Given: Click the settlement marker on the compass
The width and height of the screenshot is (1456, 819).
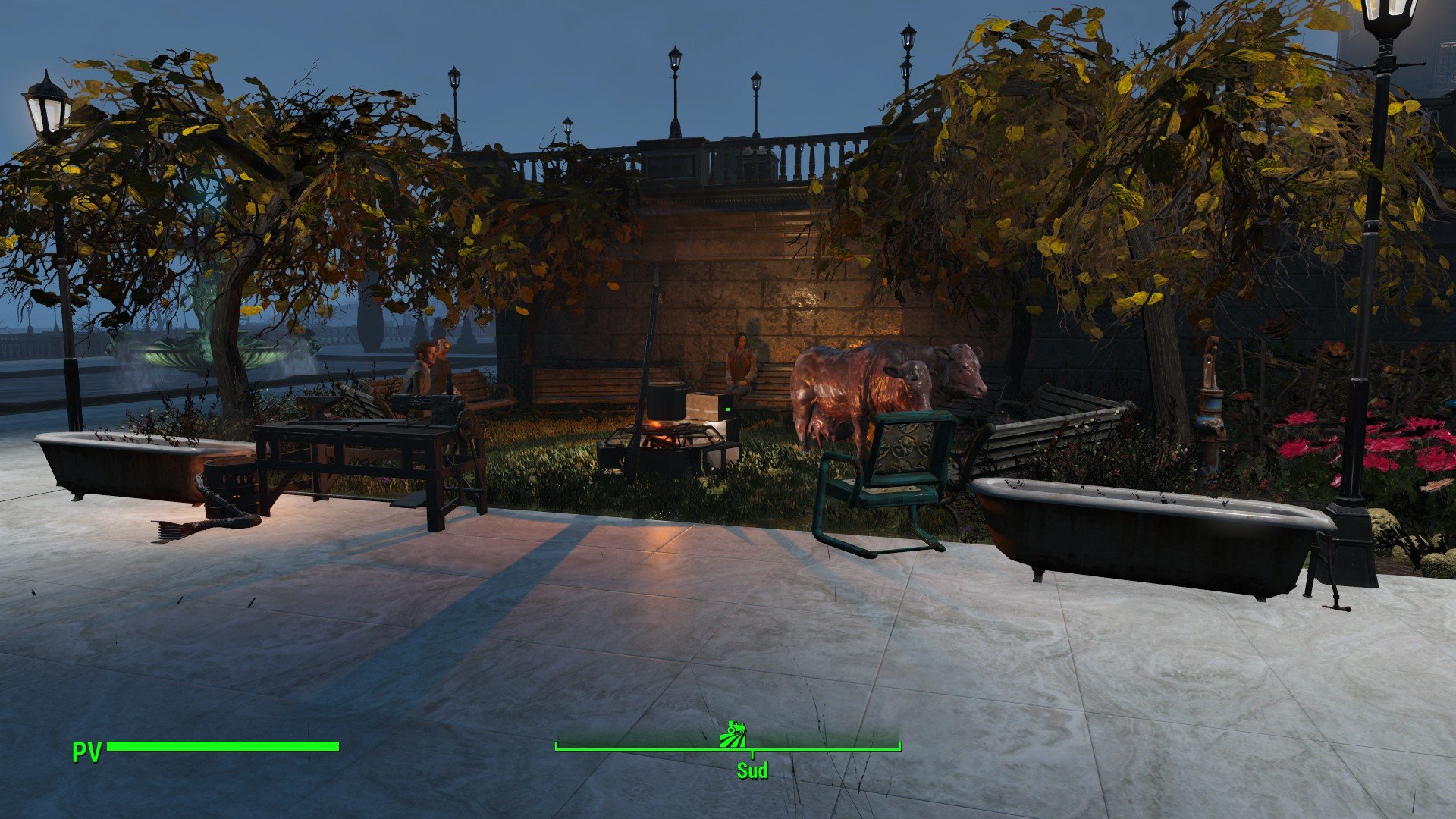Looking at the screenshot, I should (733, 734).
